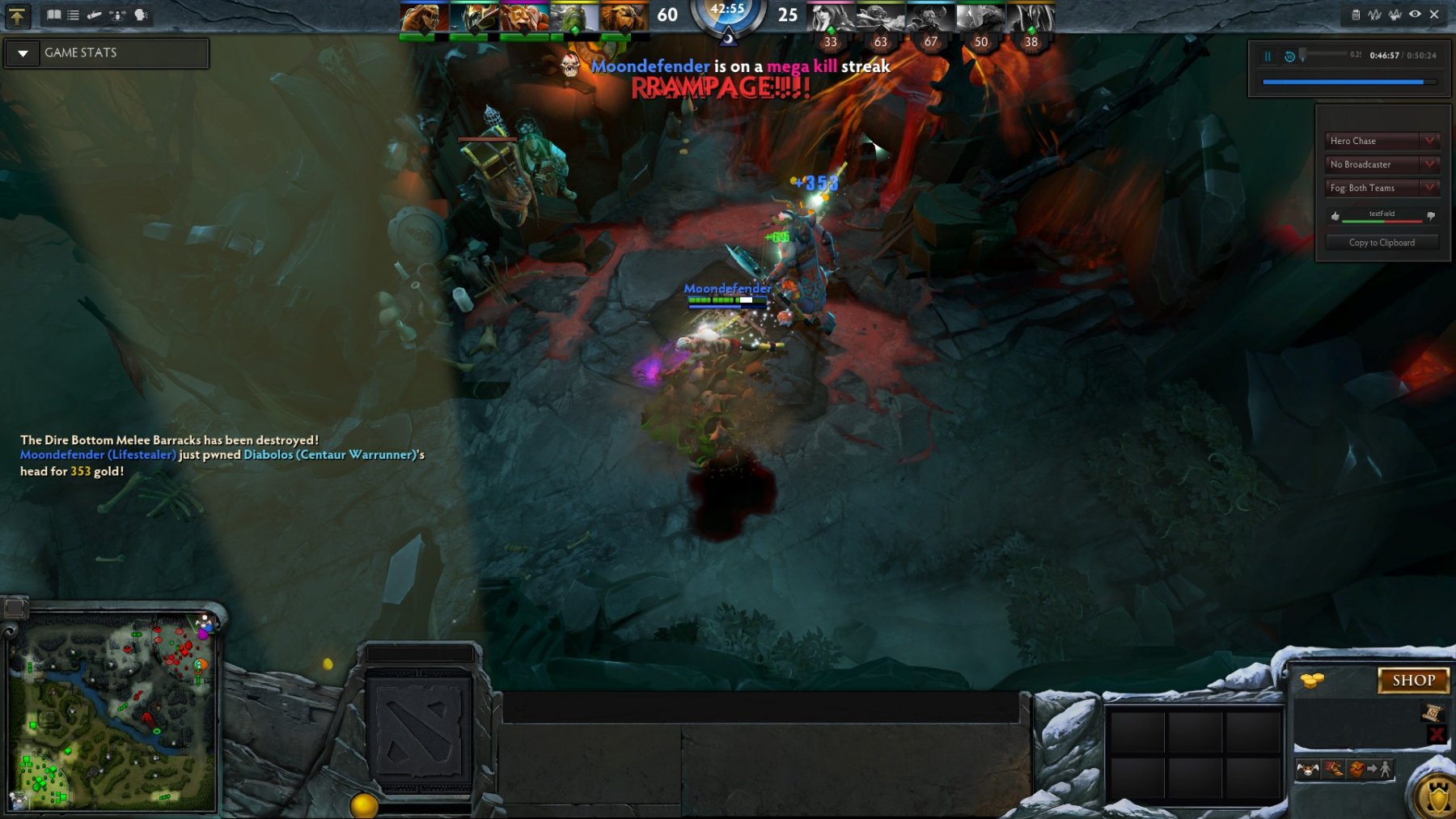The height and width of the screenshot is (819, 1456).
Task: Click the dashboard arrow button
Action: point(17,15)
